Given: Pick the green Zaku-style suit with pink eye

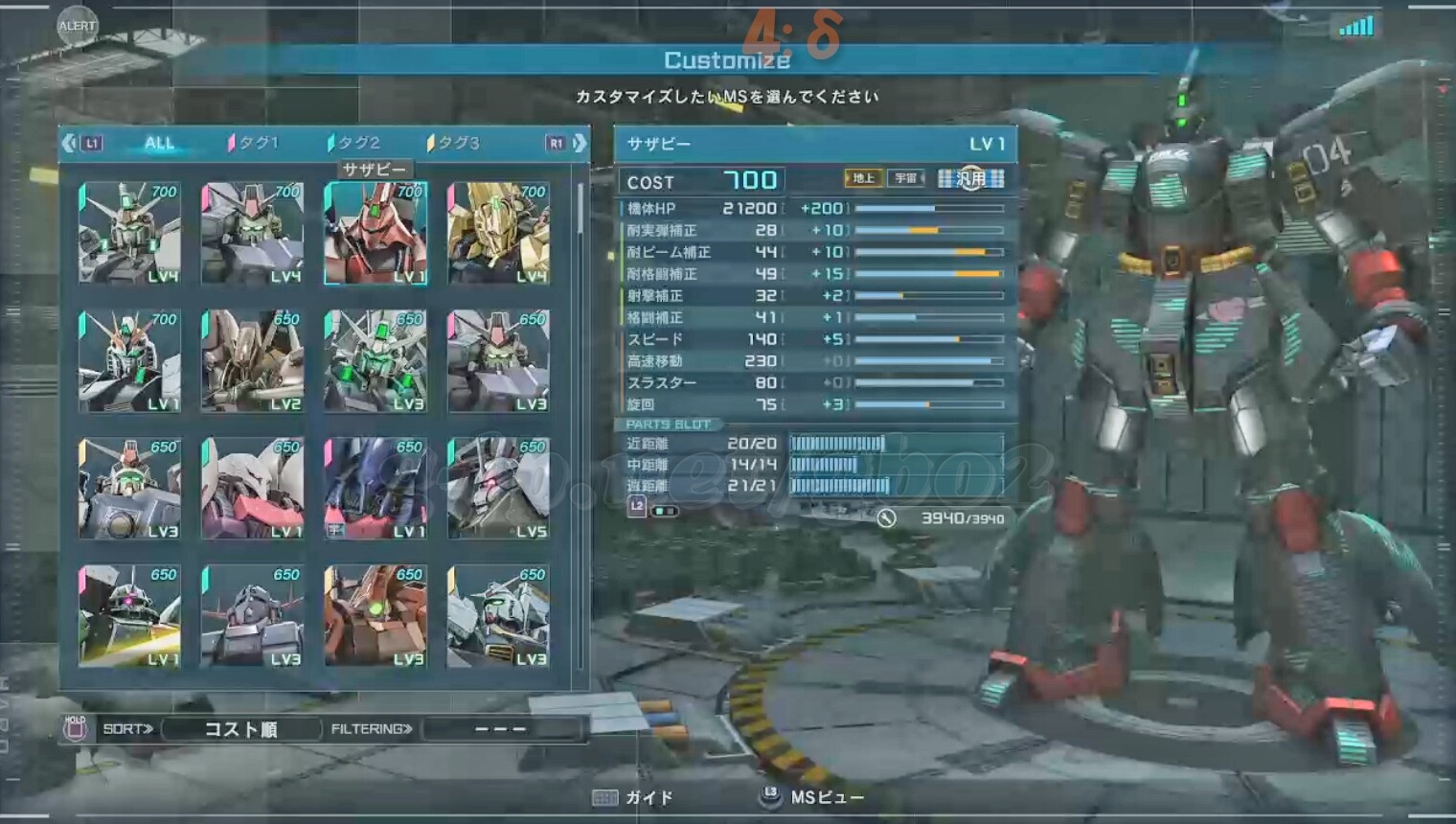Looking at the screenshot, I should pyautogui.click(x=129, y=616).
